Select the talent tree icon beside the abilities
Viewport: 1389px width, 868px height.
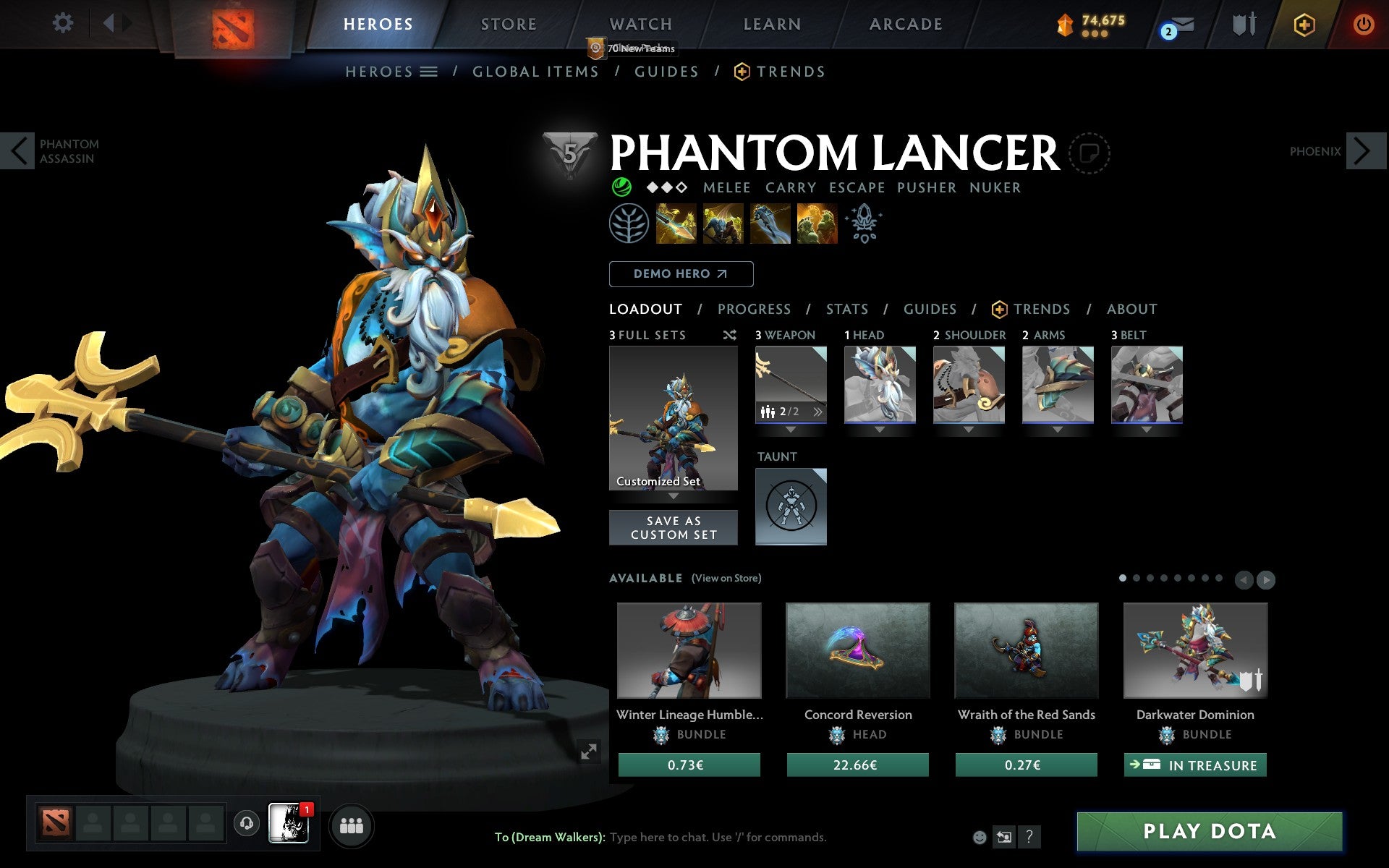[629, 224]
